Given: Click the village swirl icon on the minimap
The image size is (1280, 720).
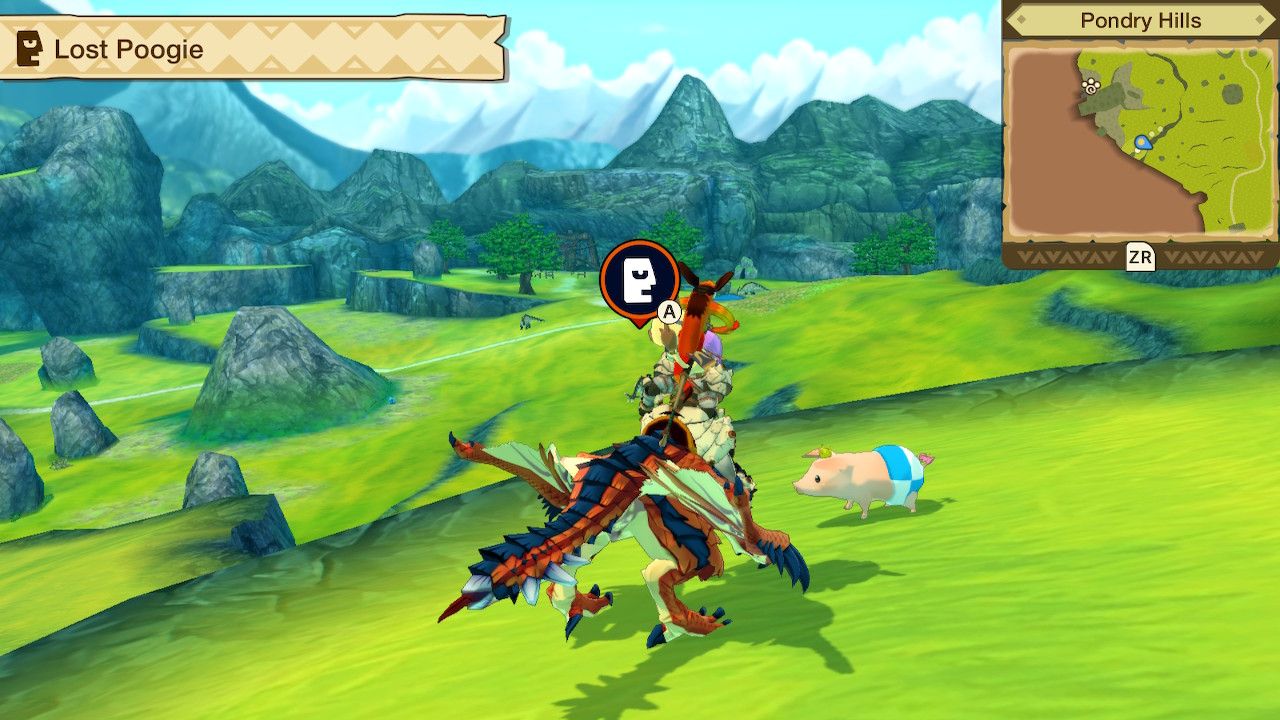Looking at the screenshot, I should [1091, 88].
